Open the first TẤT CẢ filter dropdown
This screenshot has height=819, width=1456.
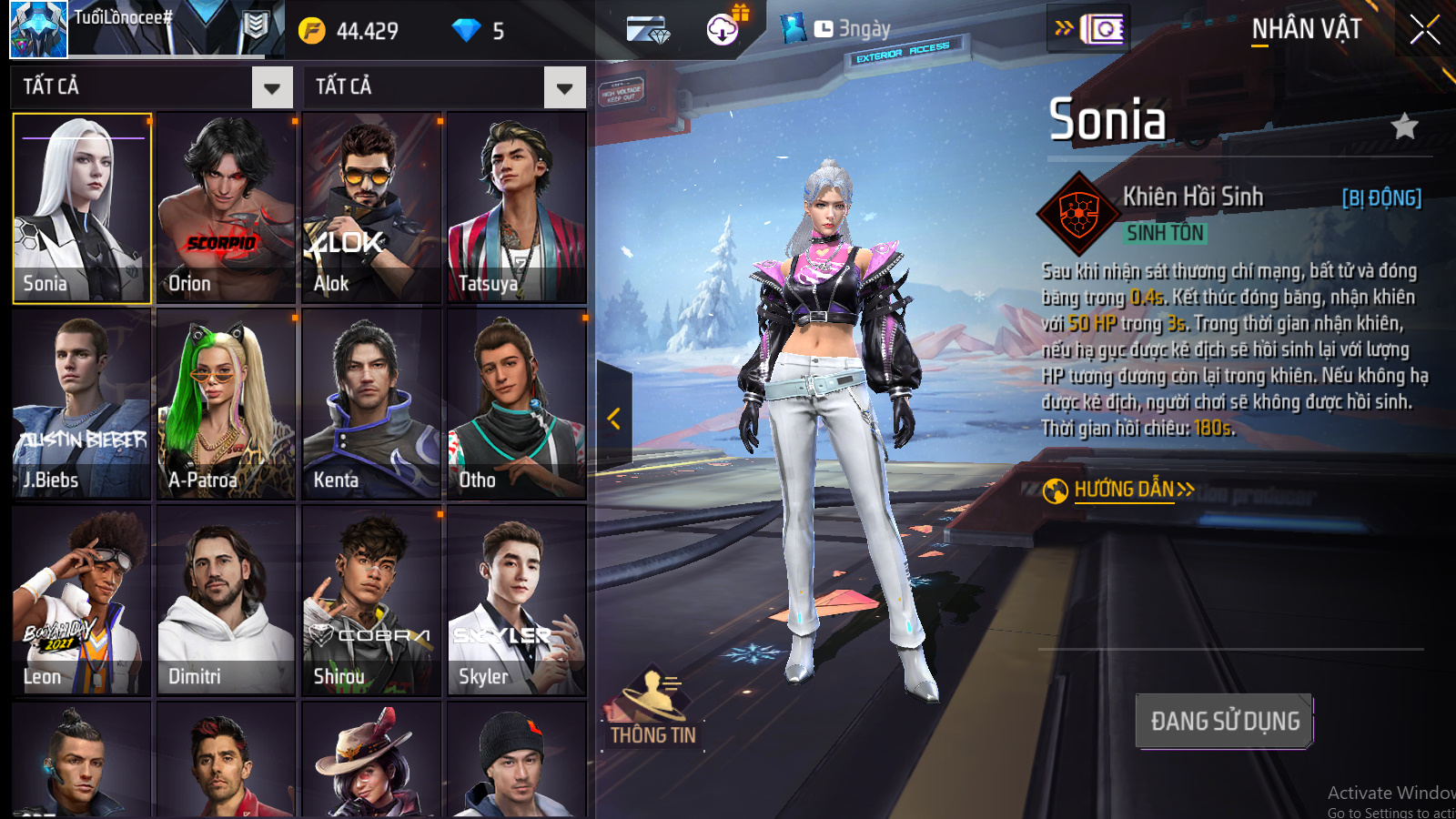[x=271, y=88]
